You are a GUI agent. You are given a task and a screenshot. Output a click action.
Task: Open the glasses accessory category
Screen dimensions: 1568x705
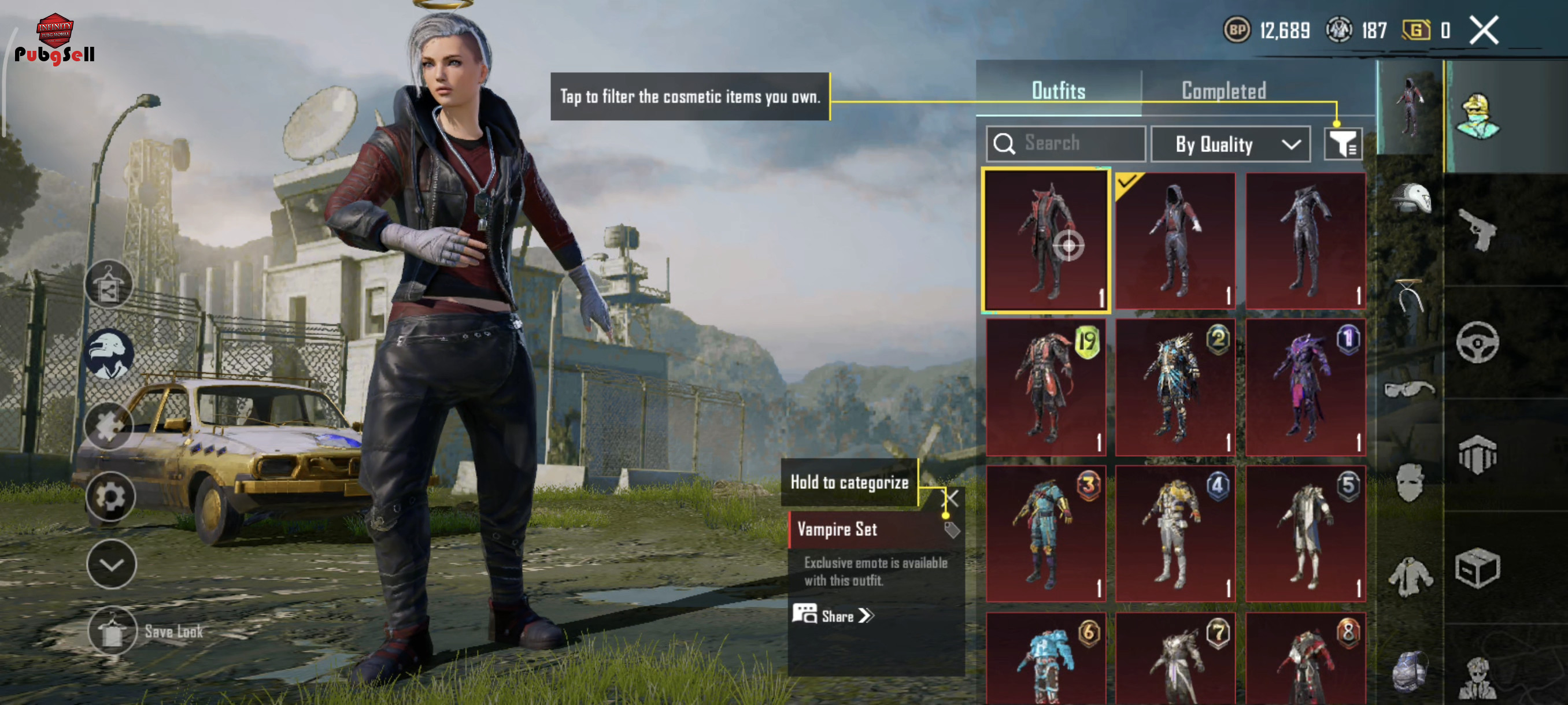tap(1410, 388)
